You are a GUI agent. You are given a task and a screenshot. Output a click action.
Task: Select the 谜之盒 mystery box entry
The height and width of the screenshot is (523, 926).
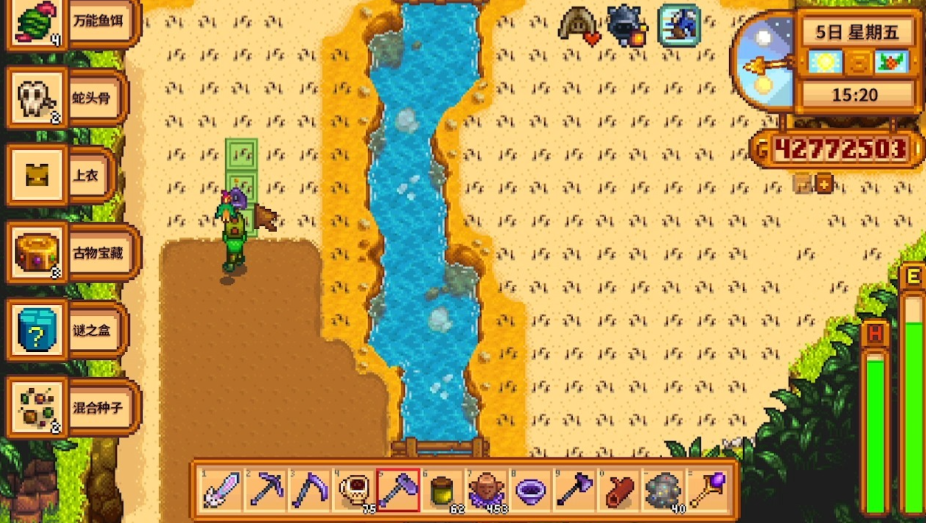(x=66, y=330)
